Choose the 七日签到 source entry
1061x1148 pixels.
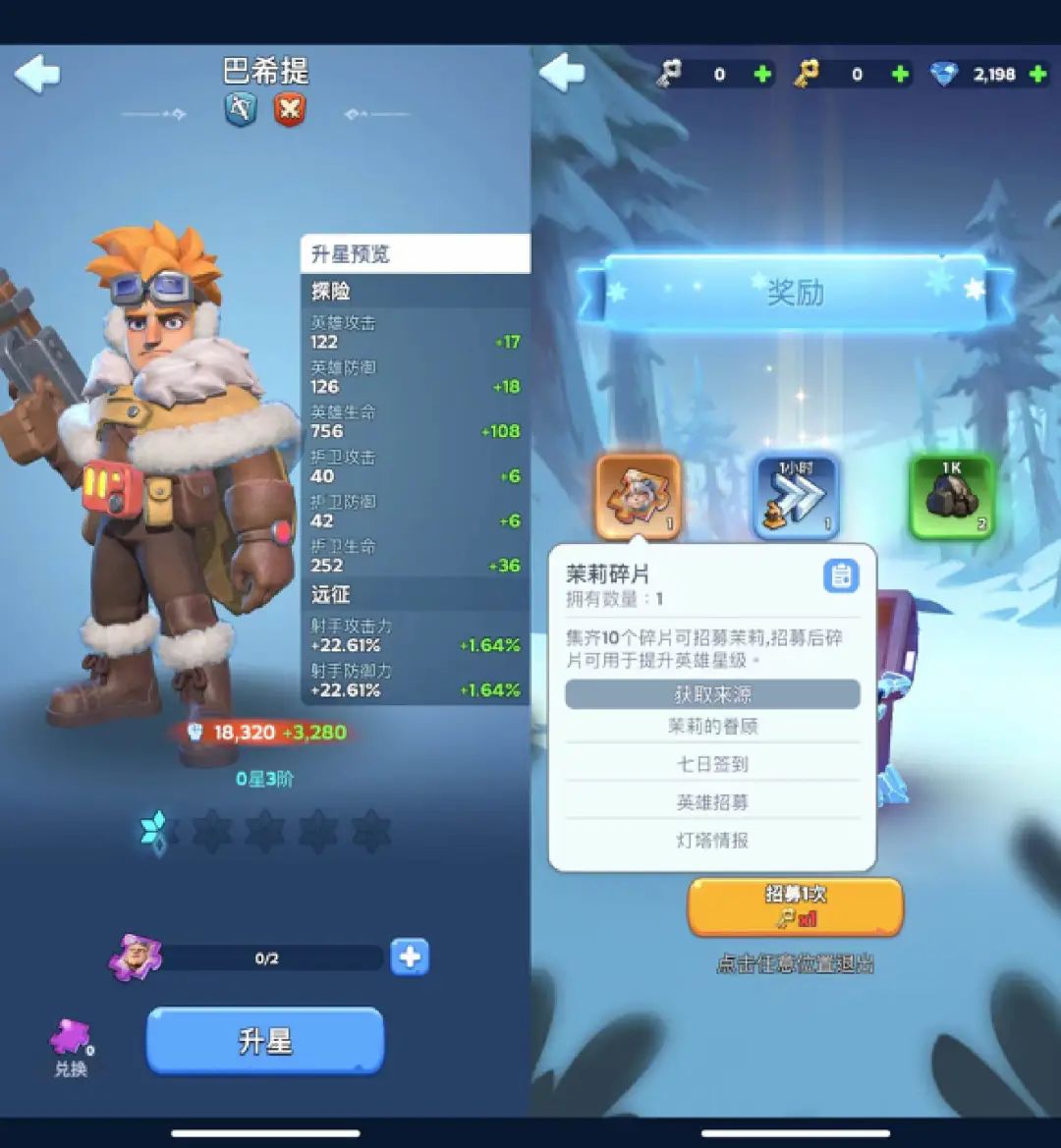712,764
